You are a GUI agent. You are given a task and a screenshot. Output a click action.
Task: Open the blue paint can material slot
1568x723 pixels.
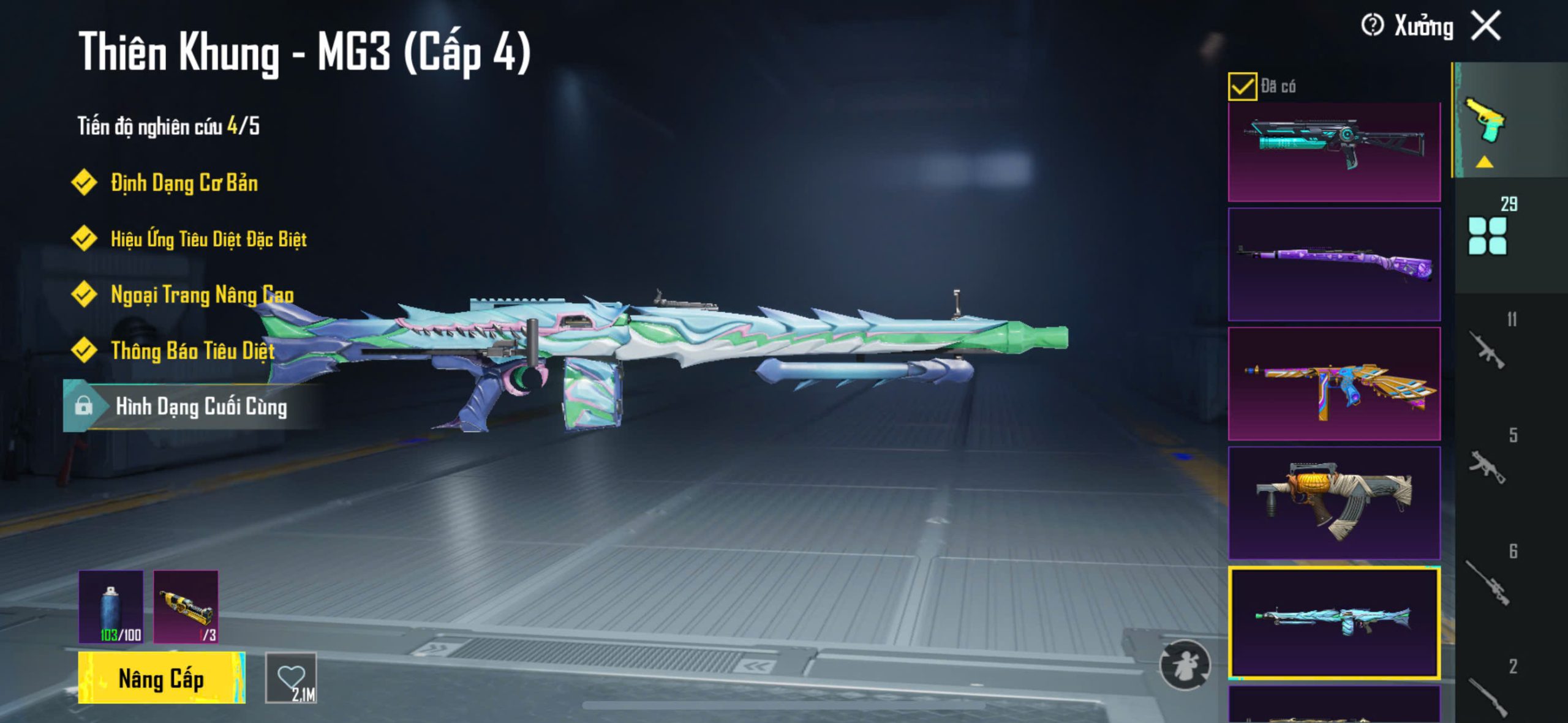click(111, 607)
